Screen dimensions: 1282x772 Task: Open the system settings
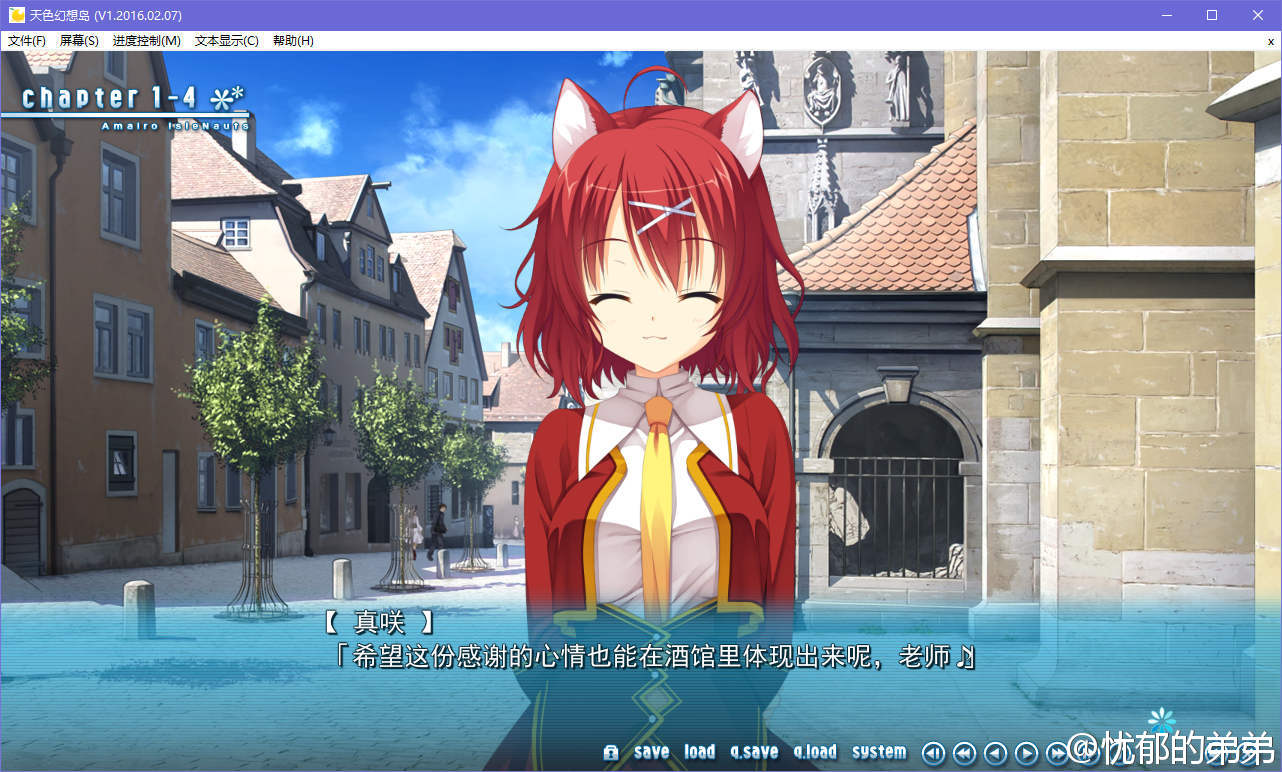point(879,752)
